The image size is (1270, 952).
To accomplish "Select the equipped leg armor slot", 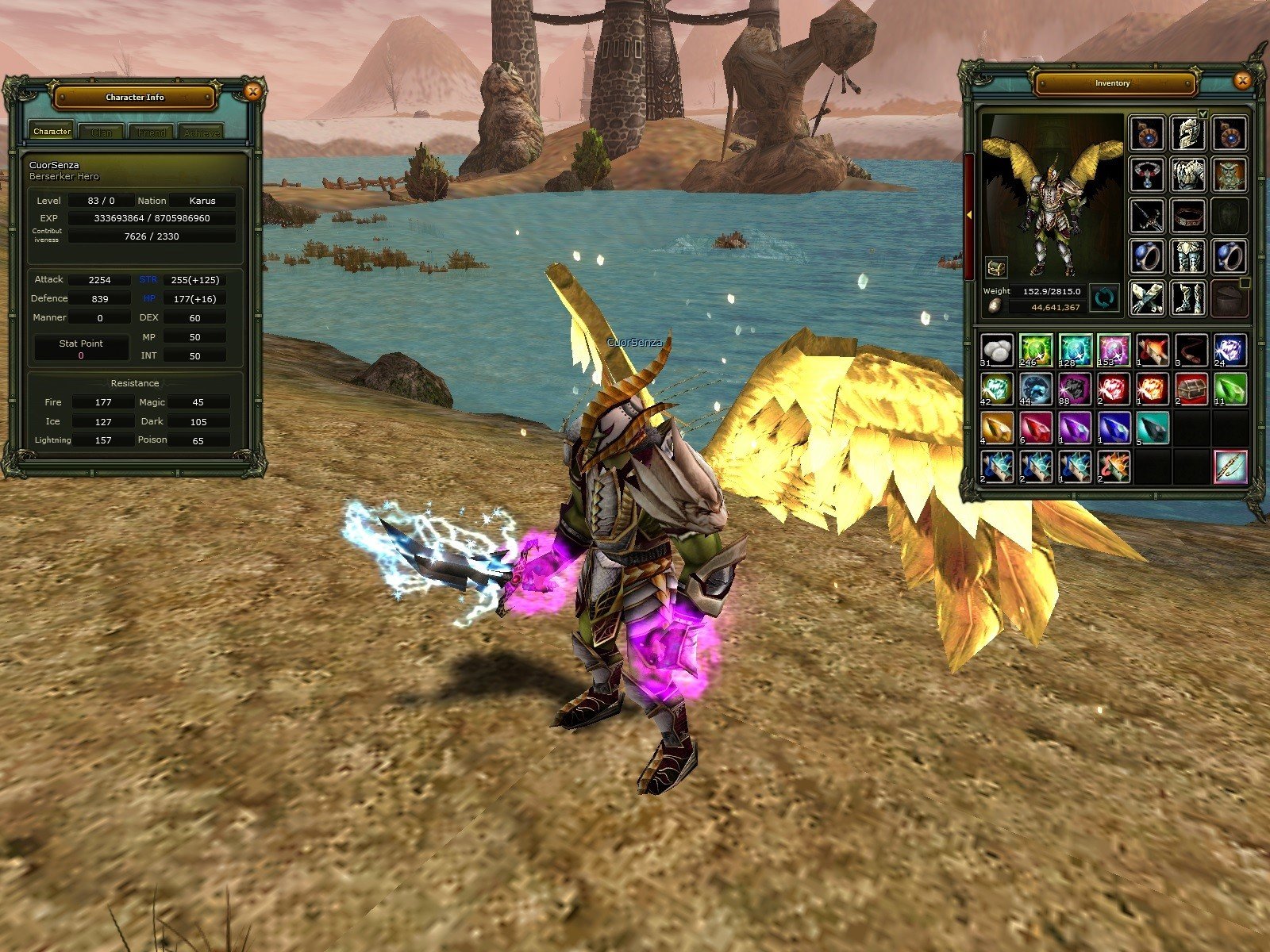I will tap(1188, 256).
